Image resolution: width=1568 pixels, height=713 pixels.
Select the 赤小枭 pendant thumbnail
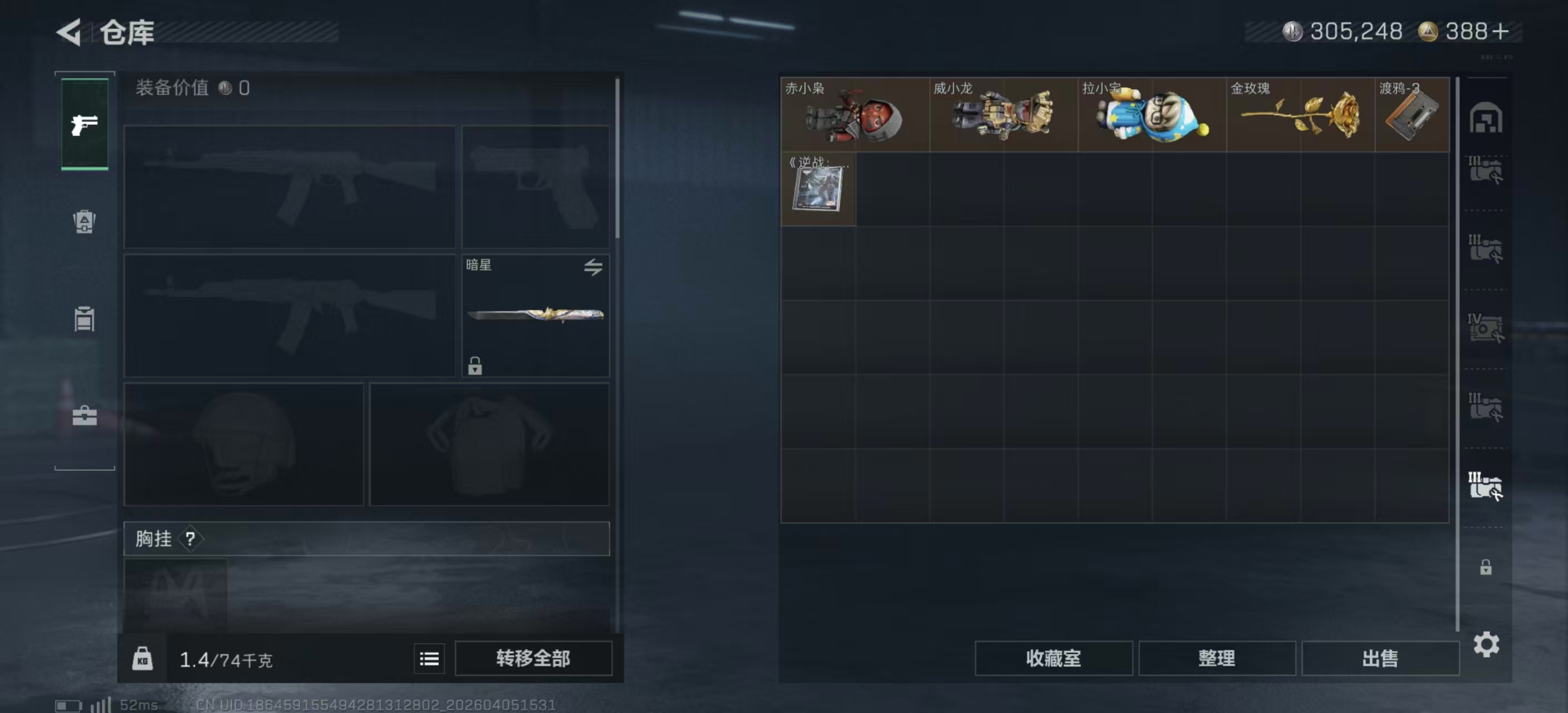856,116
